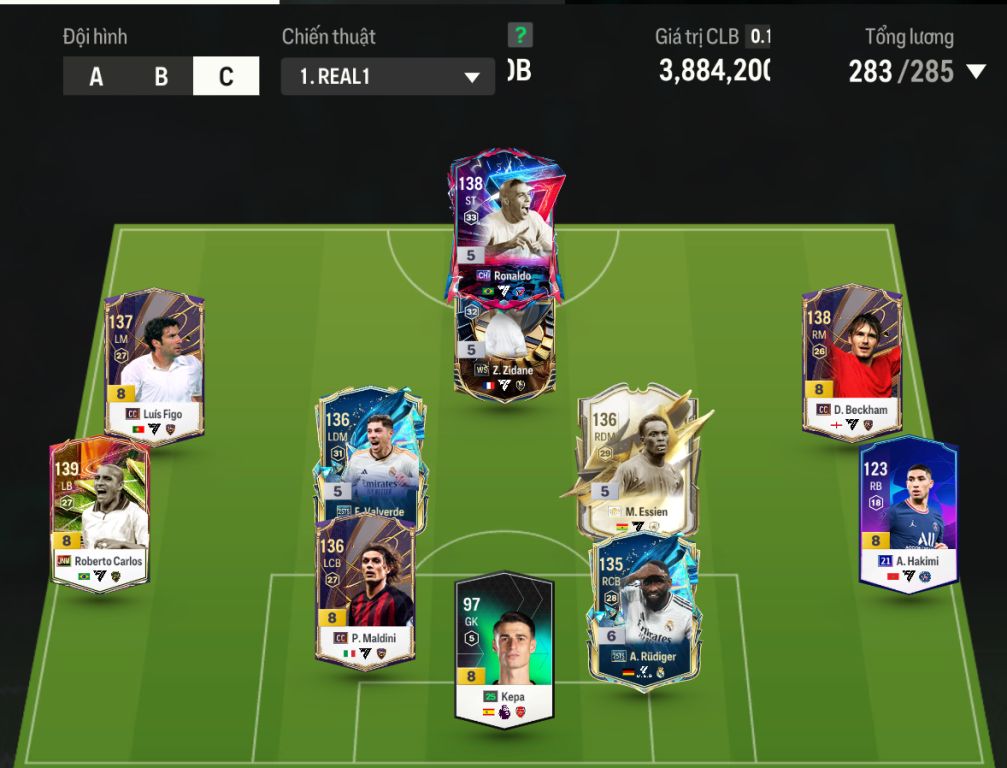This screenshot has height=768, width=1007.
Task: Select D. Beckham's player card
Action: (852, 362)
